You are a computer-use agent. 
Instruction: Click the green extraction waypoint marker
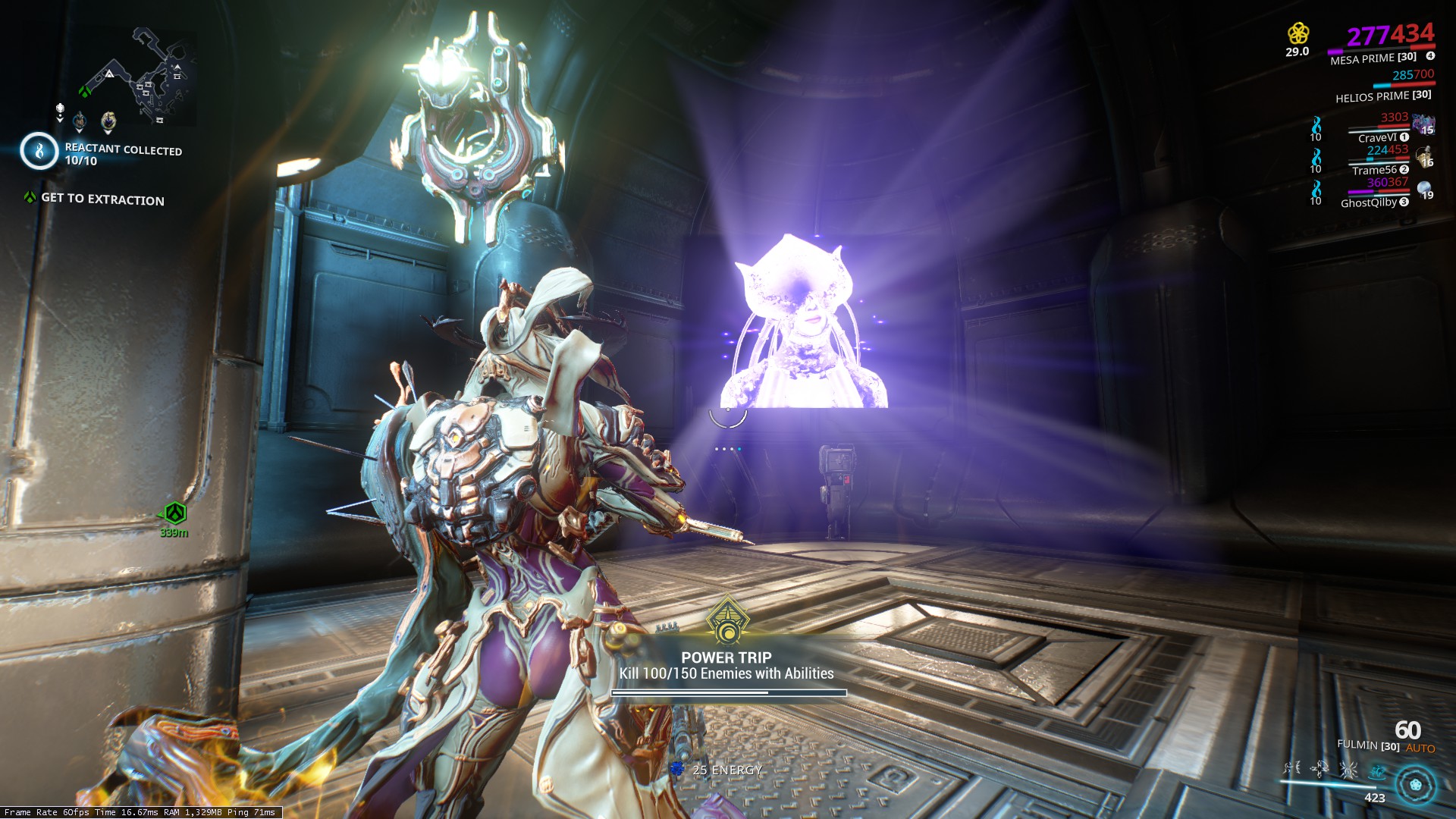175,514
